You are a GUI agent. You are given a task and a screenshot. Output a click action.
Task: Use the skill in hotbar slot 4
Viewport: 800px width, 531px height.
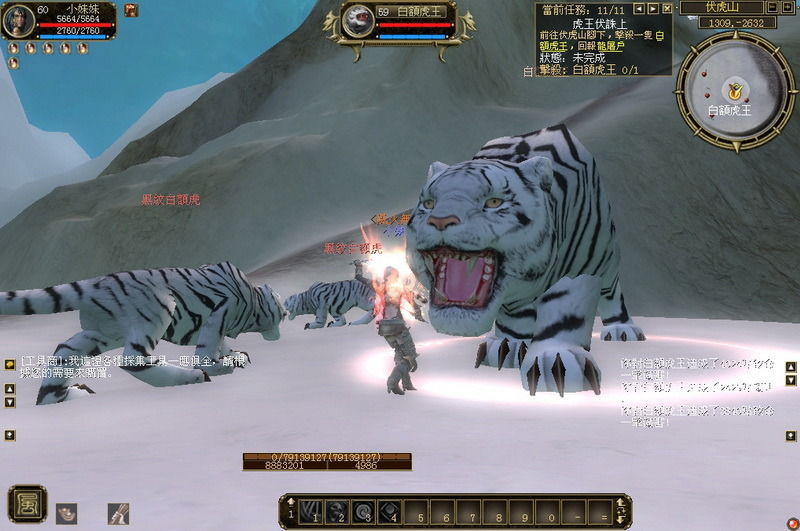[388, 508]
